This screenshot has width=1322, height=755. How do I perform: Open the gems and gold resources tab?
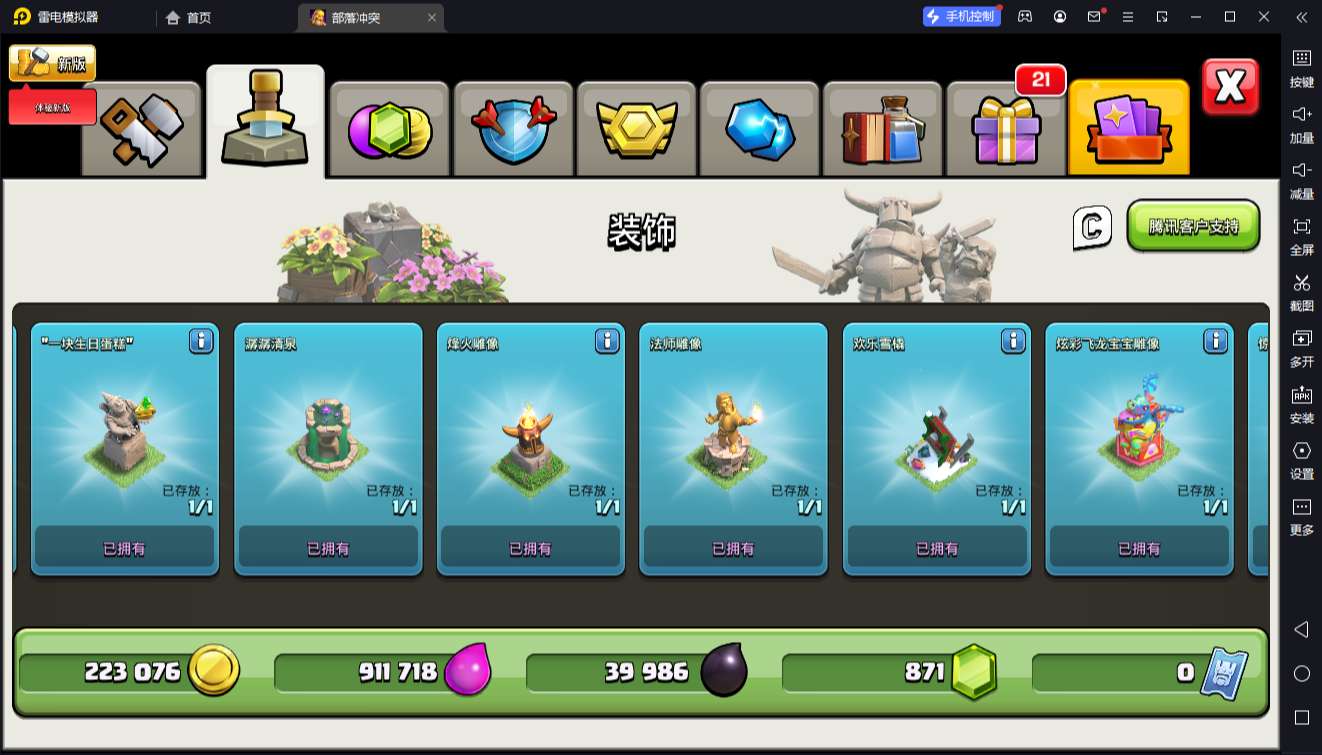(x=389, y=130)
